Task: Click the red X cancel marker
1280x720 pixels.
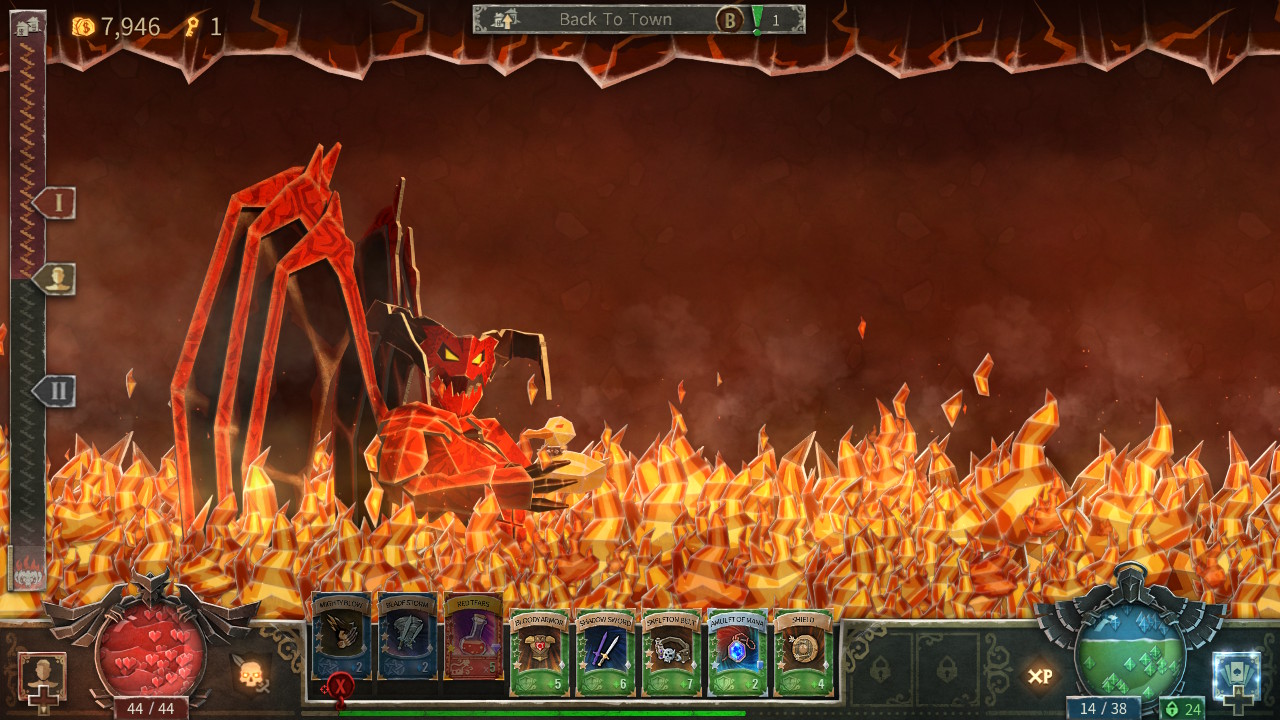Action: (340, 686)
